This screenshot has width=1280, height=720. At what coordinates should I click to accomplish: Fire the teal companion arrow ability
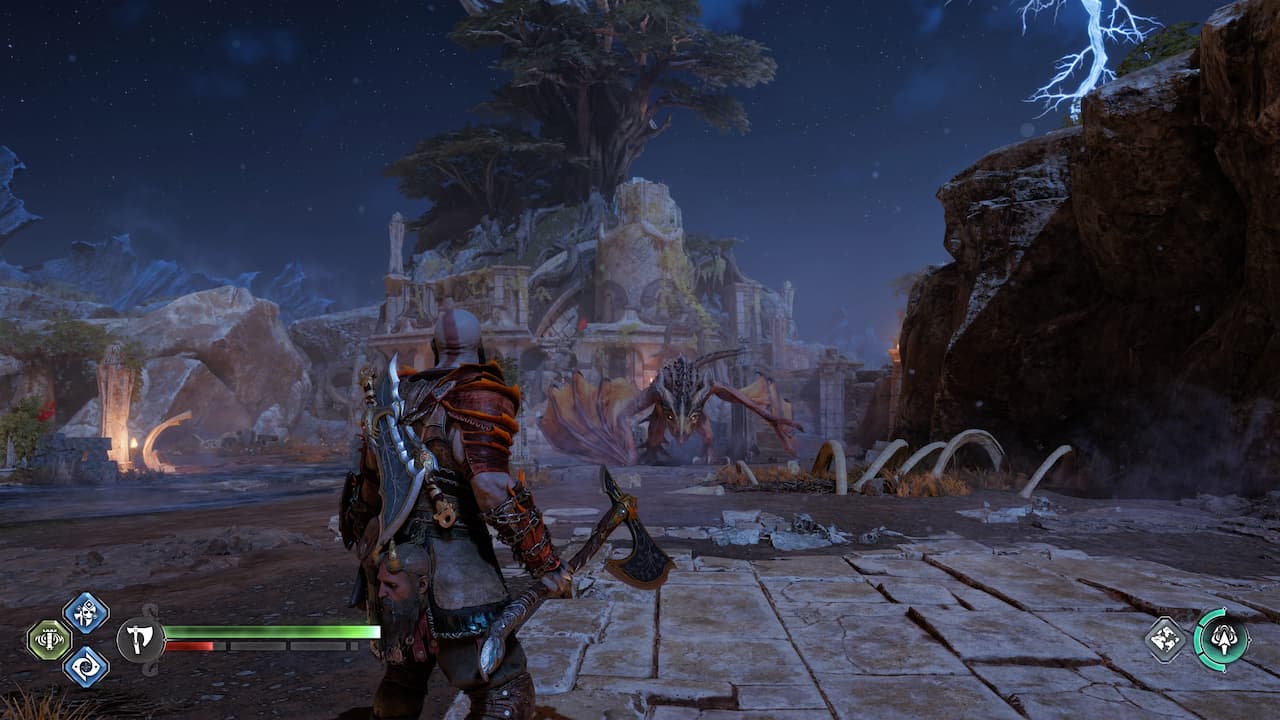(x=1221, y=639)
